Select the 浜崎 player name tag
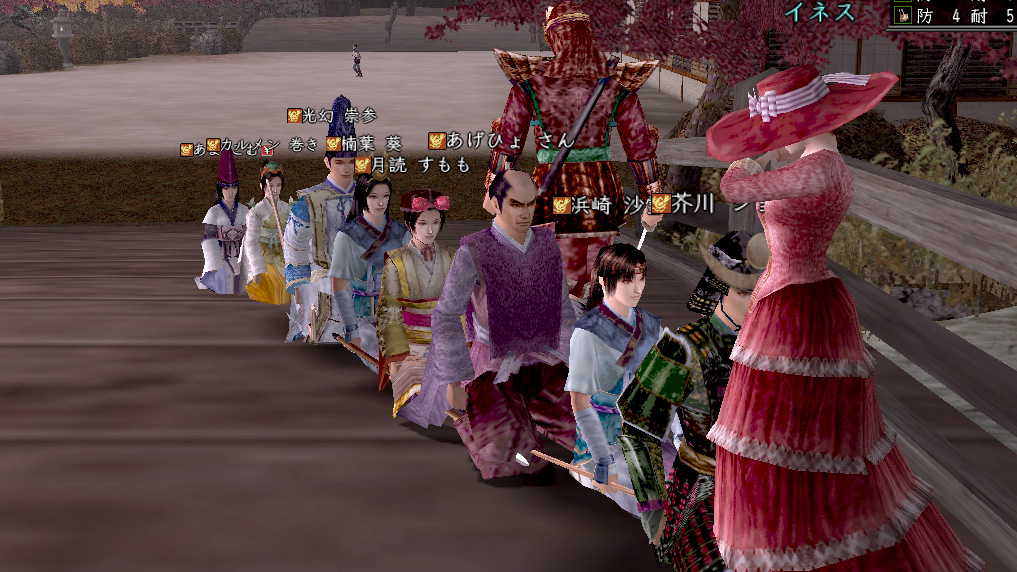Image resolution: width=1017 pixels, height=572 pixels. pos(596,205)
